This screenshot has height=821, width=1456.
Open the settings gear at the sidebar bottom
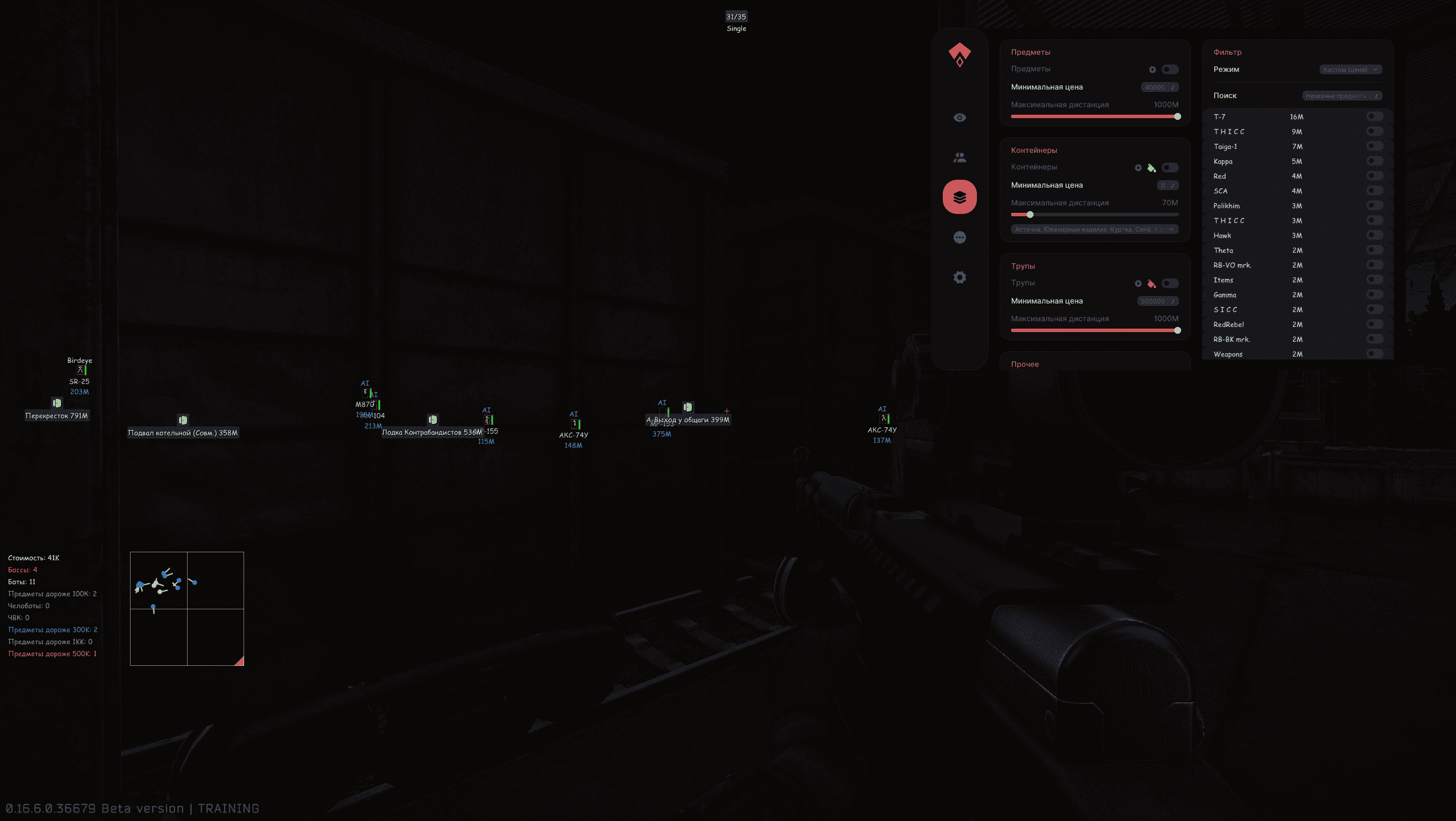tap(960, 277)
